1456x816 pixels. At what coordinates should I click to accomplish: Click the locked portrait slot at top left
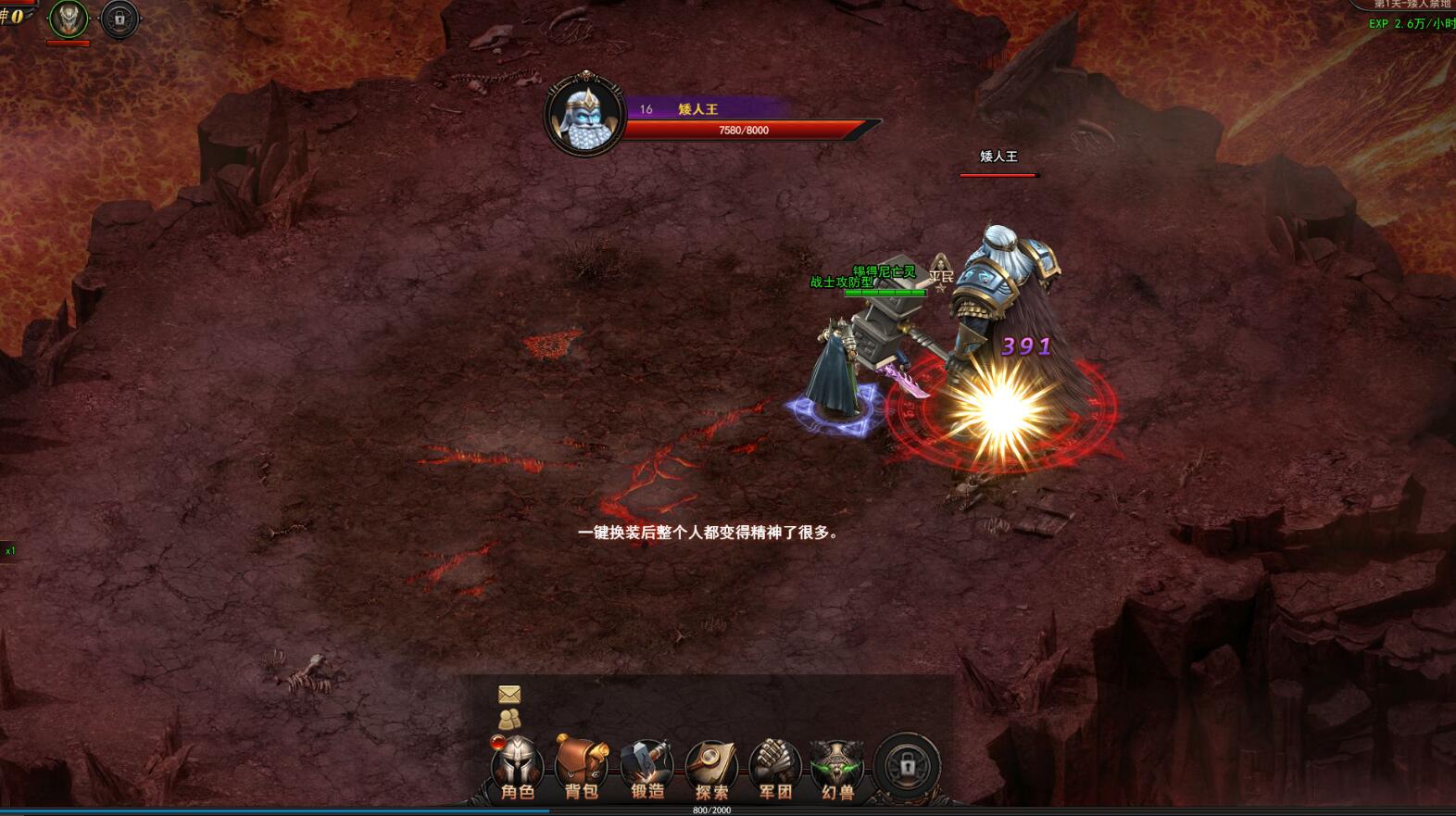pyautogui.click(x=119, y=19)
